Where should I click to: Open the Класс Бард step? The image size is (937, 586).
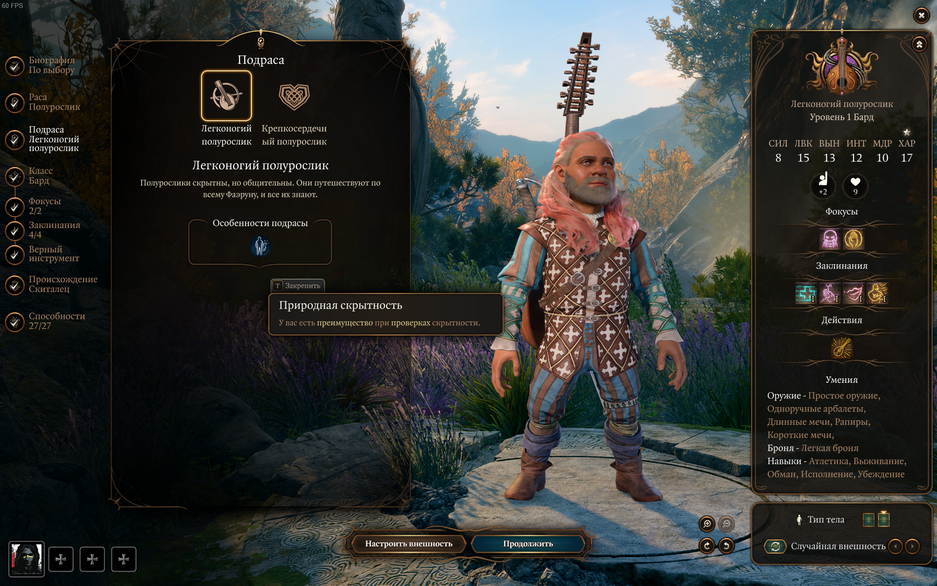[40, 176]
